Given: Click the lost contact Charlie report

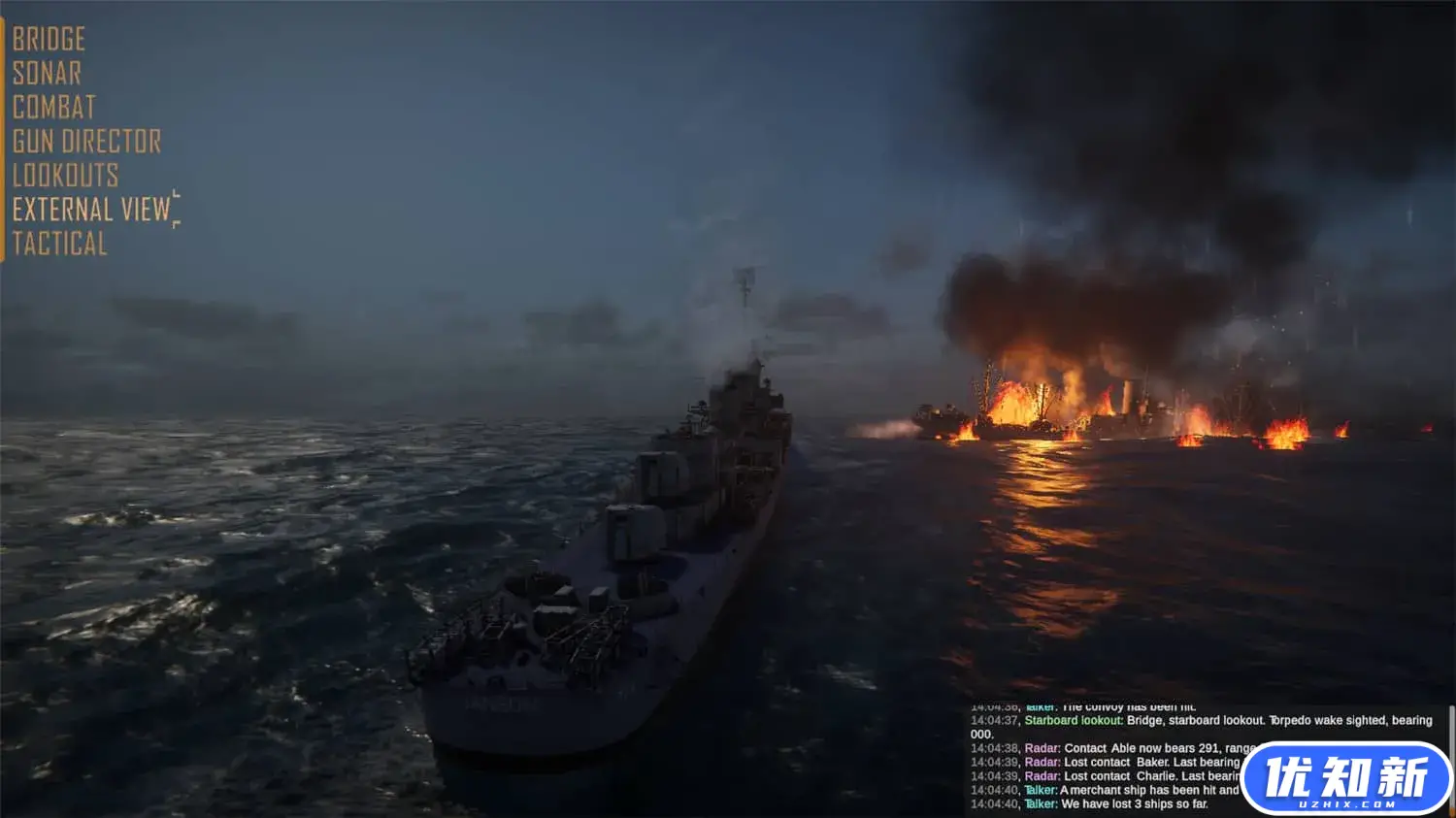Looking at the screenshot, I should [x=1116, y=776].
